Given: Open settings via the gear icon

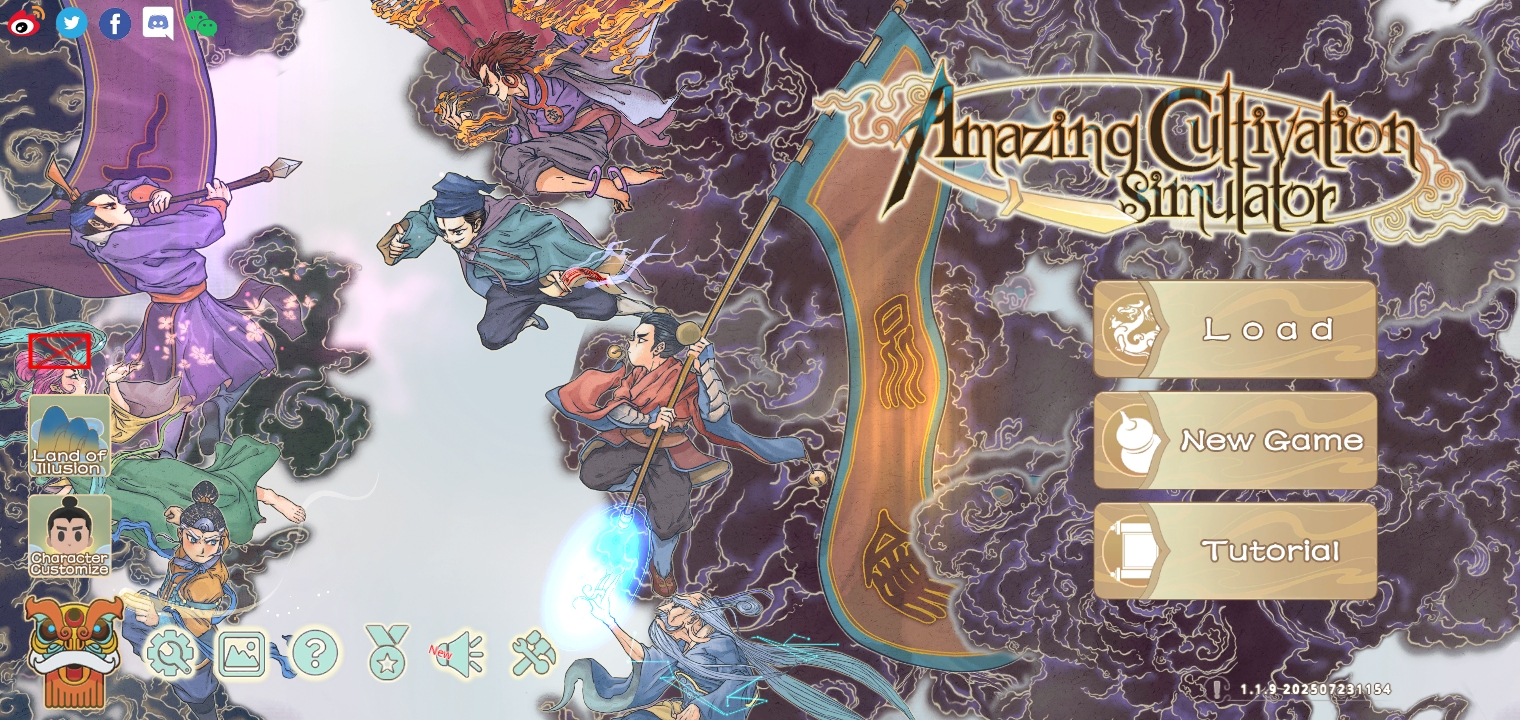Looking at the screenshot, I should 170,655.
